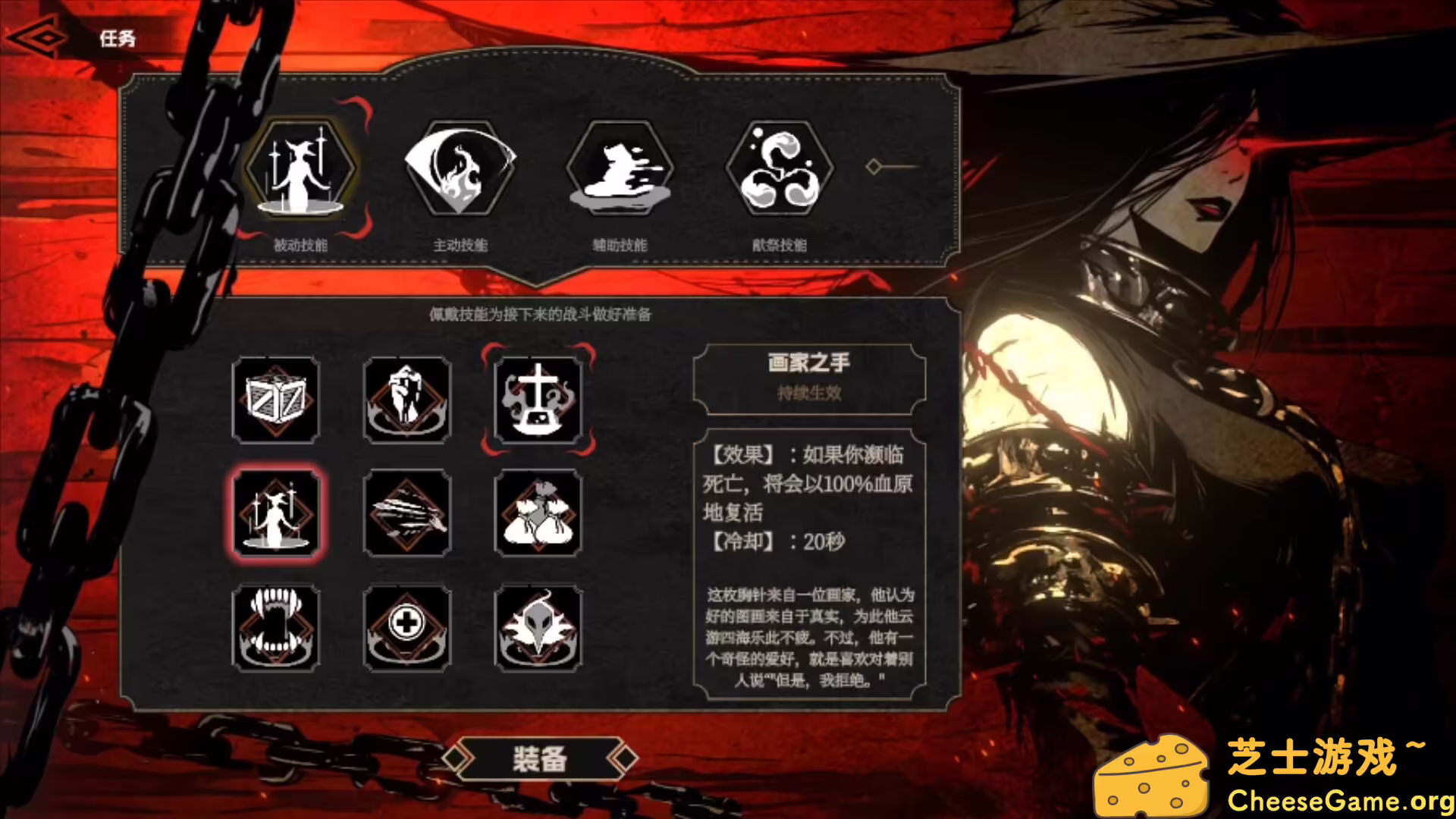Select the pouch bags skill icon

(539, 514)
